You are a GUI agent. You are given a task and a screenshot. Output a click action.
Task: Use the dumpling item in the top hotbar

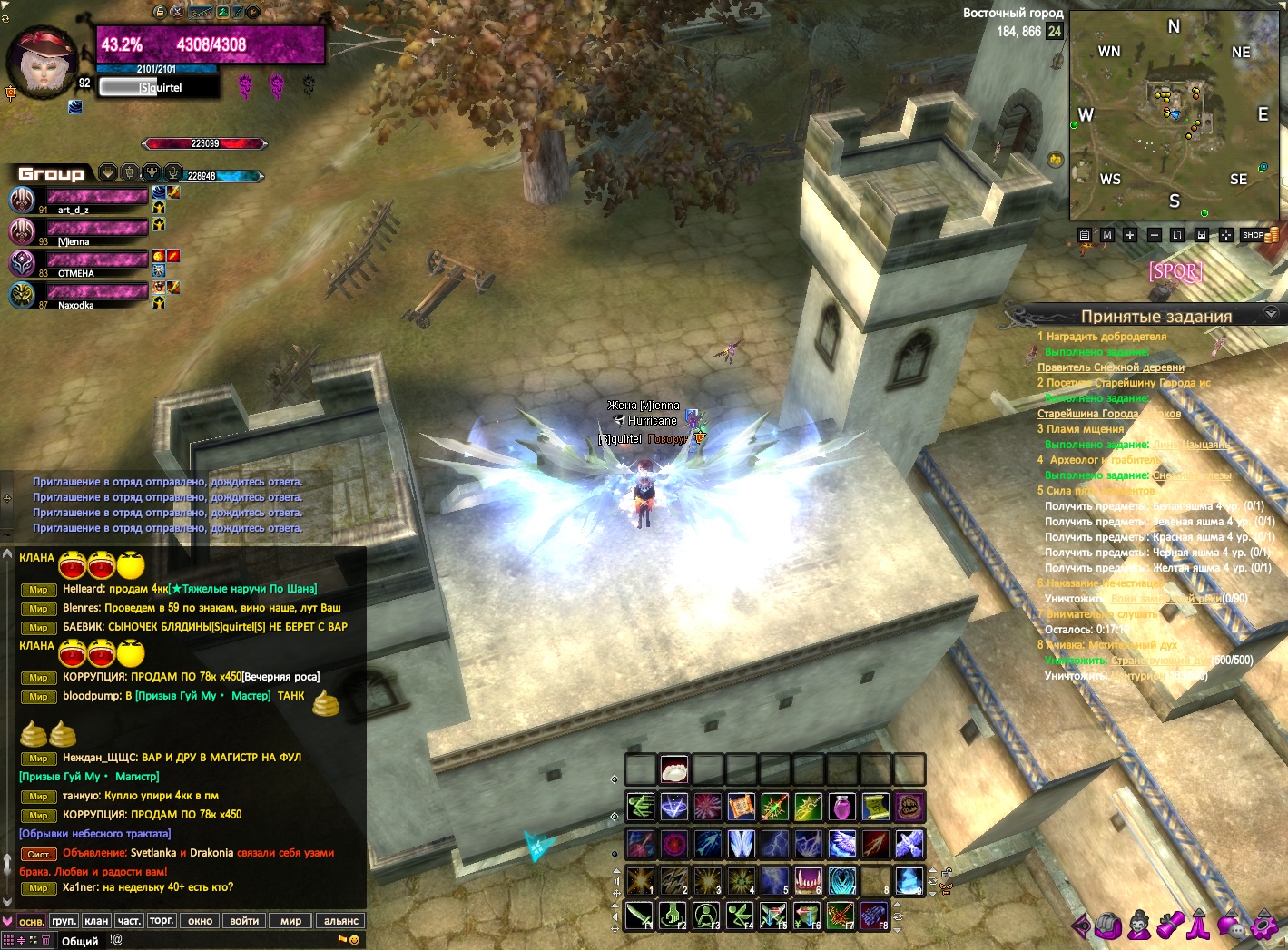pyautogui.click(x=673, y=770)
